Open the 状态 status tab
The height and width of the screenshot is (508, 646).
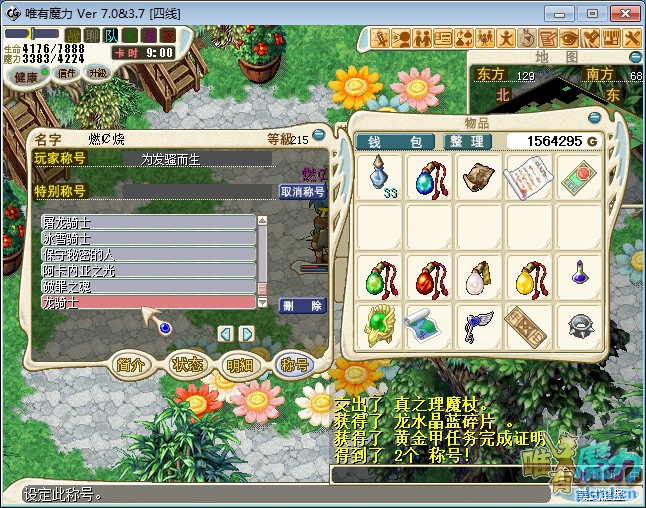(186, 365)
